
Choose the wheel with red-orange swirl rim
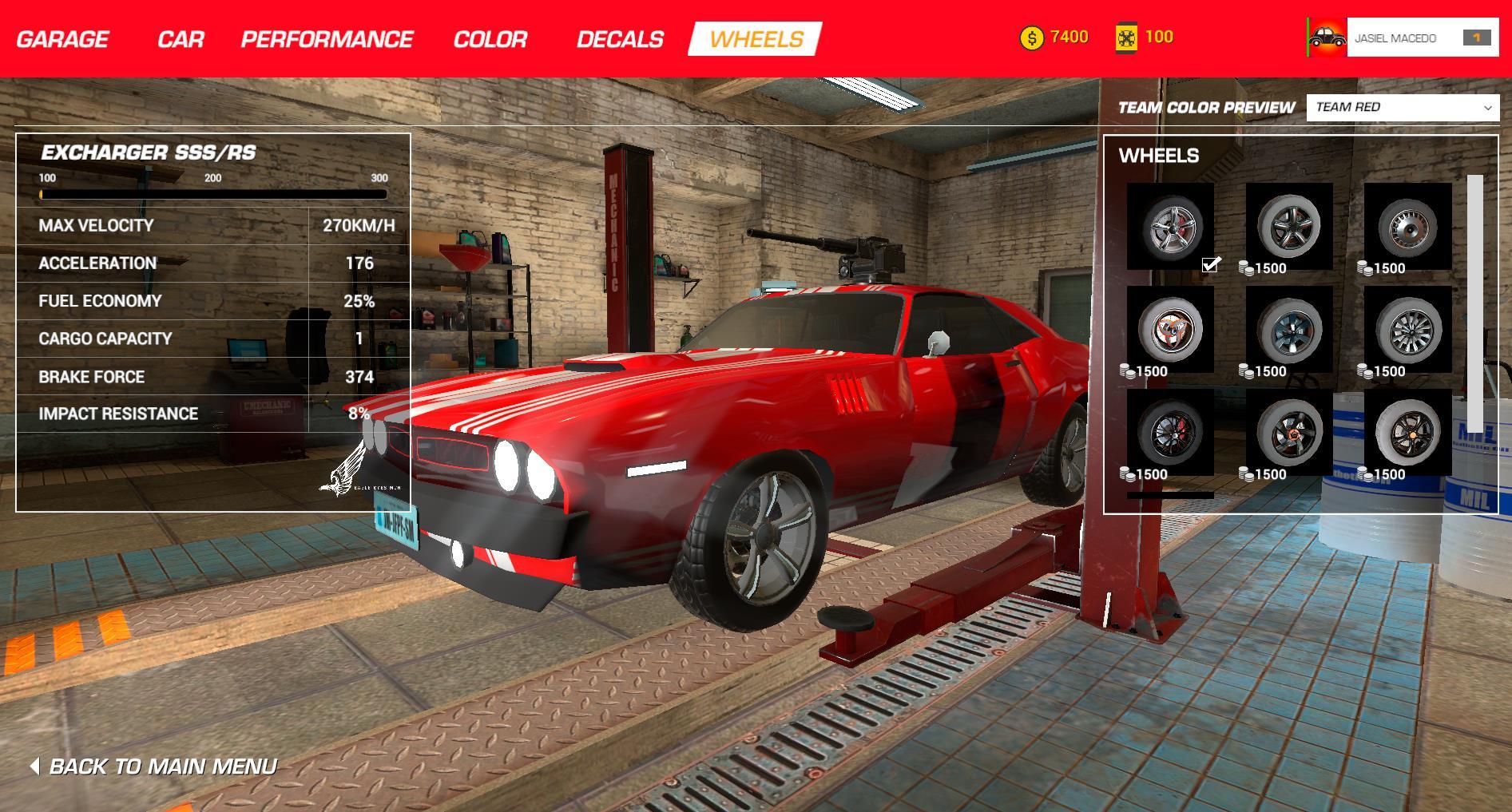click(x=1170, y=329)
